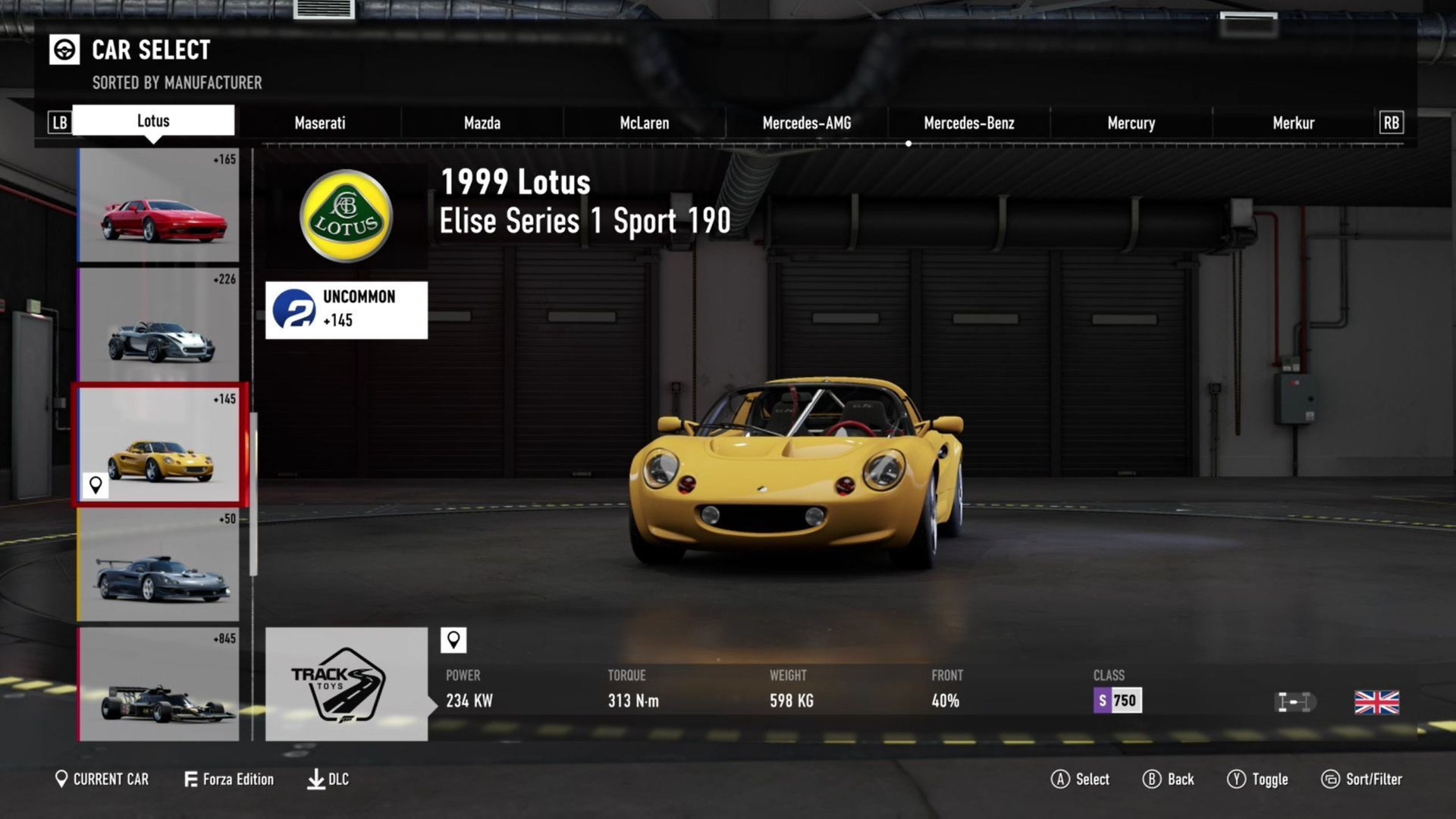This screenshot has width=1456, height=819.
Task: Open the Mazda manufacturer tab
Action: pyautogui.click(x=482, y=123)
